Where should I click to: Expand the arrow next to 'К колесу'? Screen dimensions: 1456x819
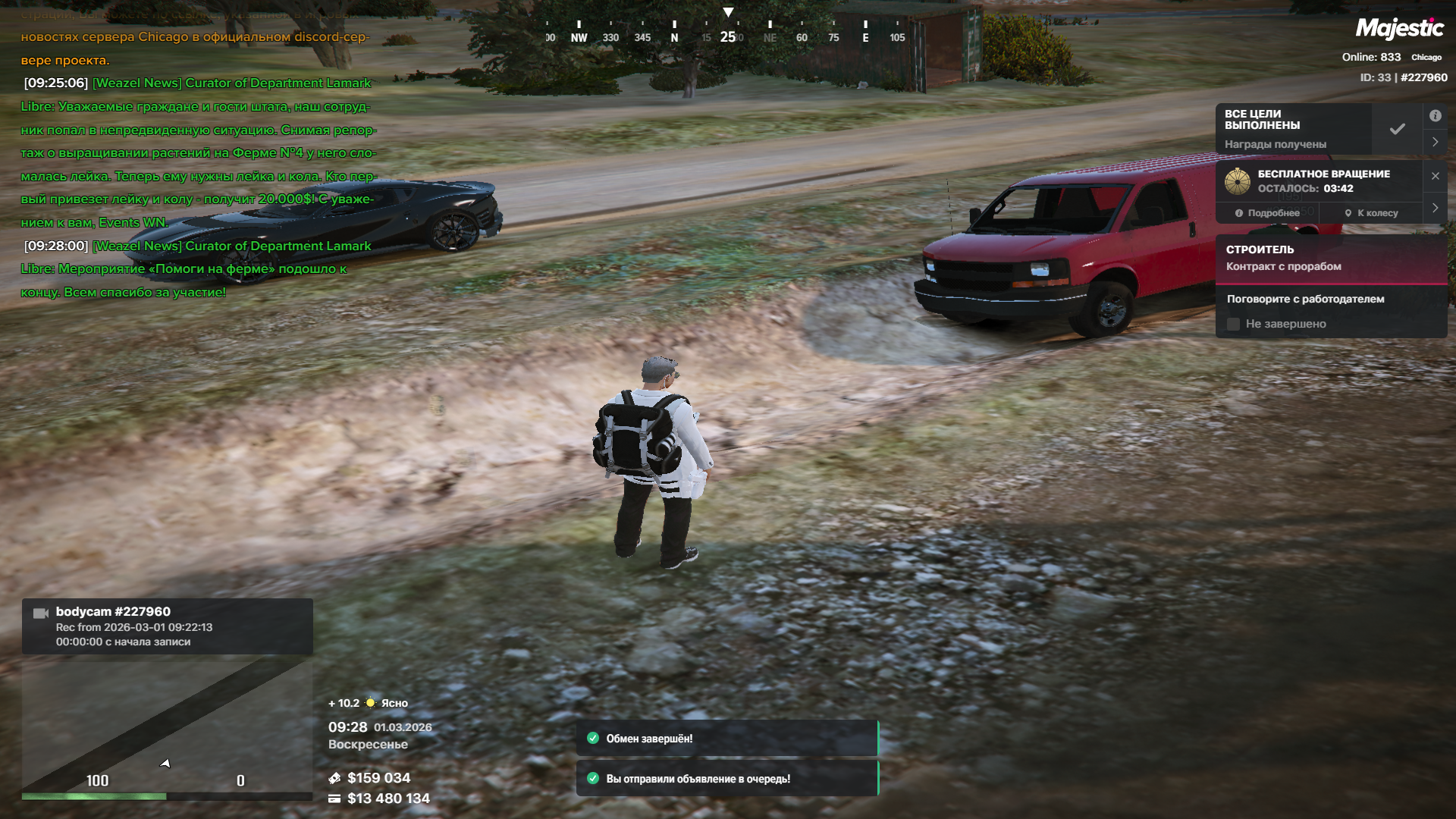(x=1435, y=208)
